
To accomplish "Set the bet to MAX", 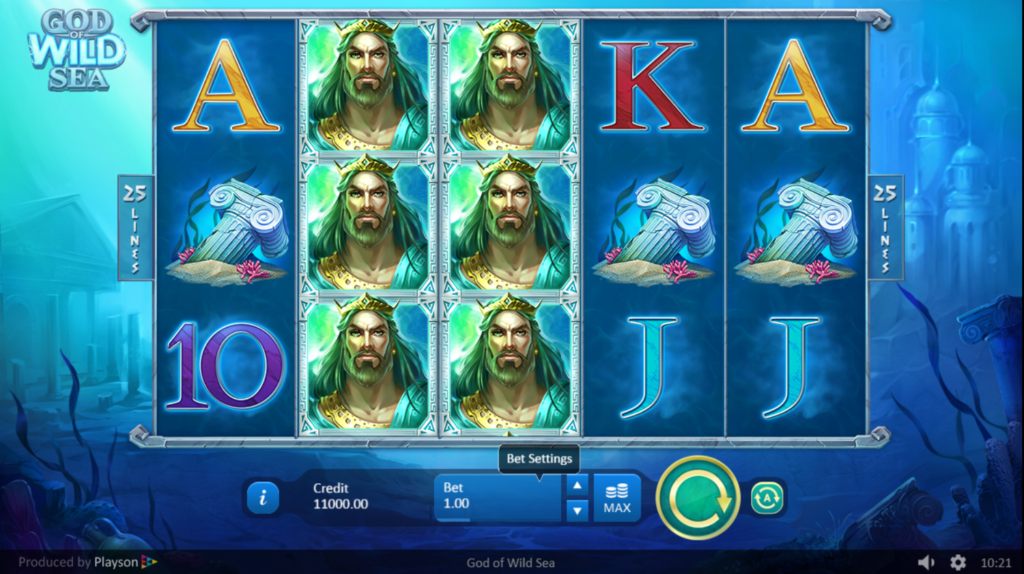I will point(617,497).
